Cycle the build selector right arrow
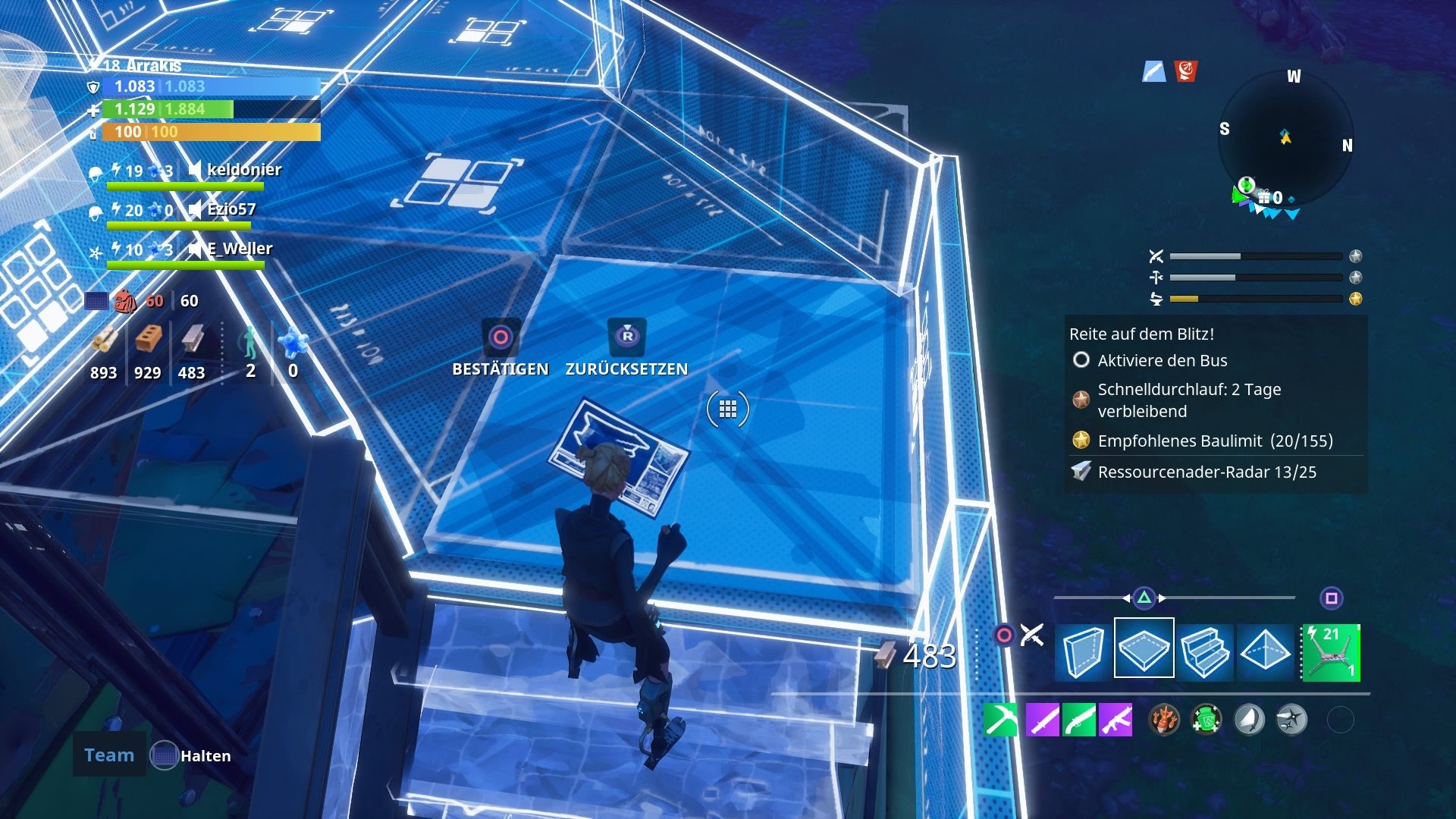The image size is (1456, 819). click(1162, 598)
